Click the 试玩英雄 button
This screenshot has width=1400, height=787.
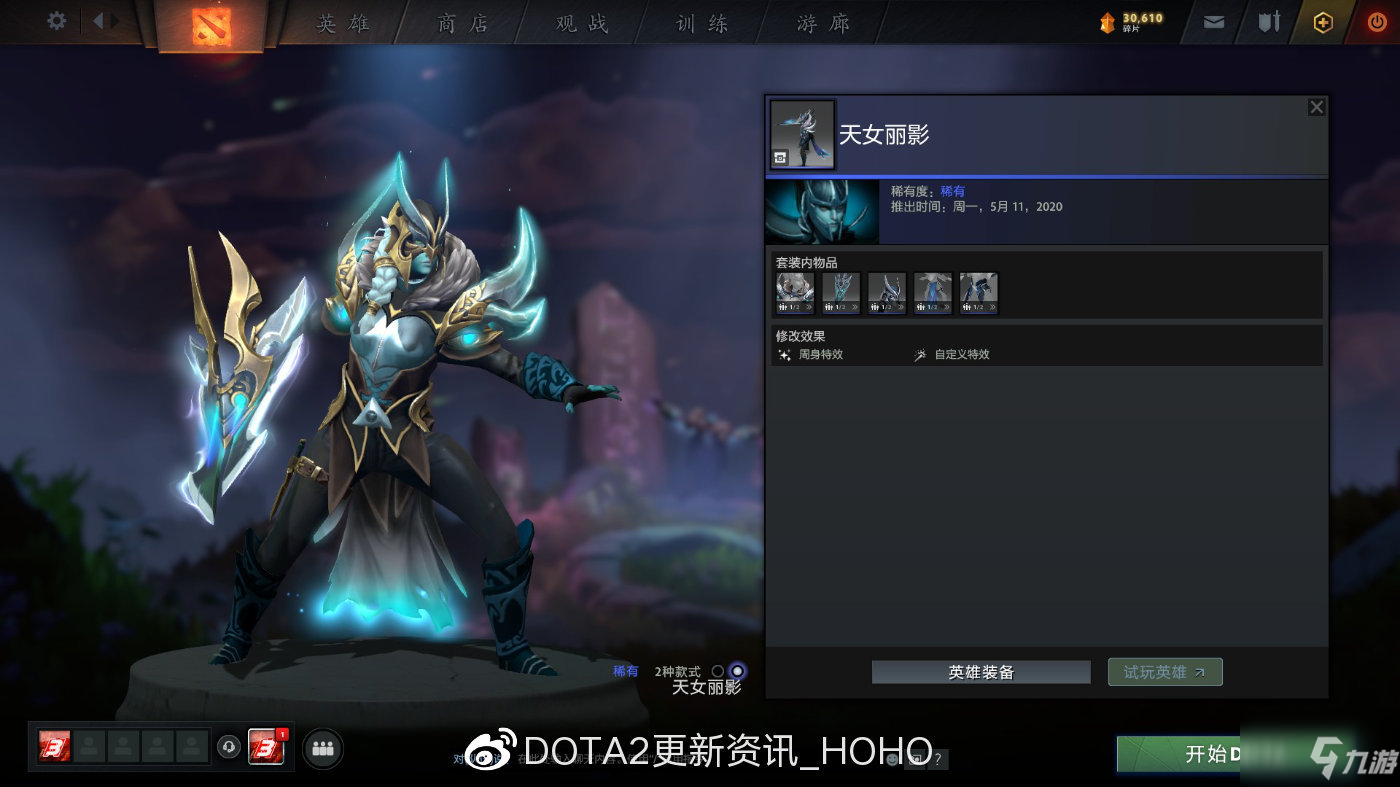(1164, 671)
